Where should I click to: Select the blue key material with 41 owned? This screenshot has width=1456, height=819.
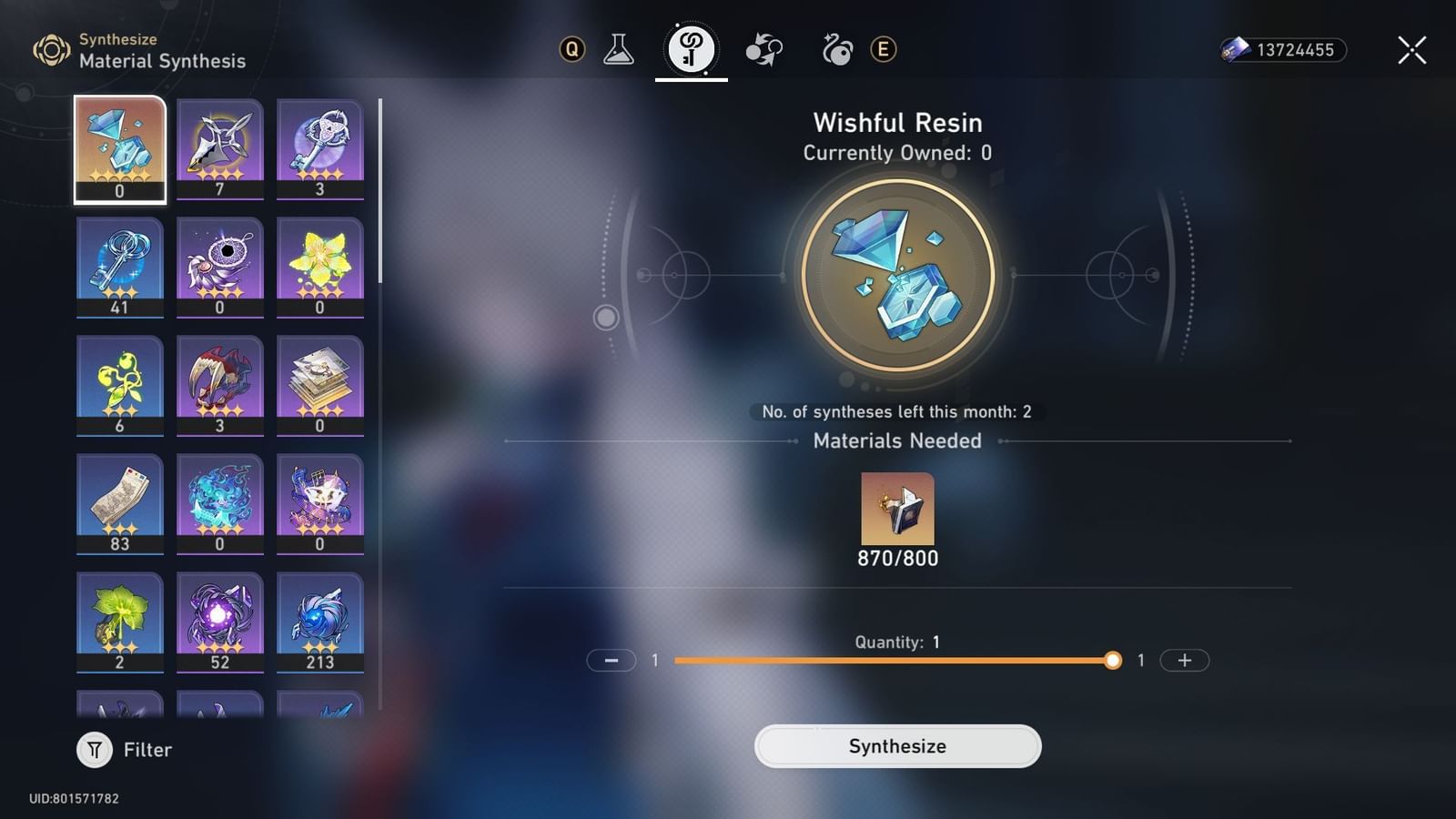[119, 266]
